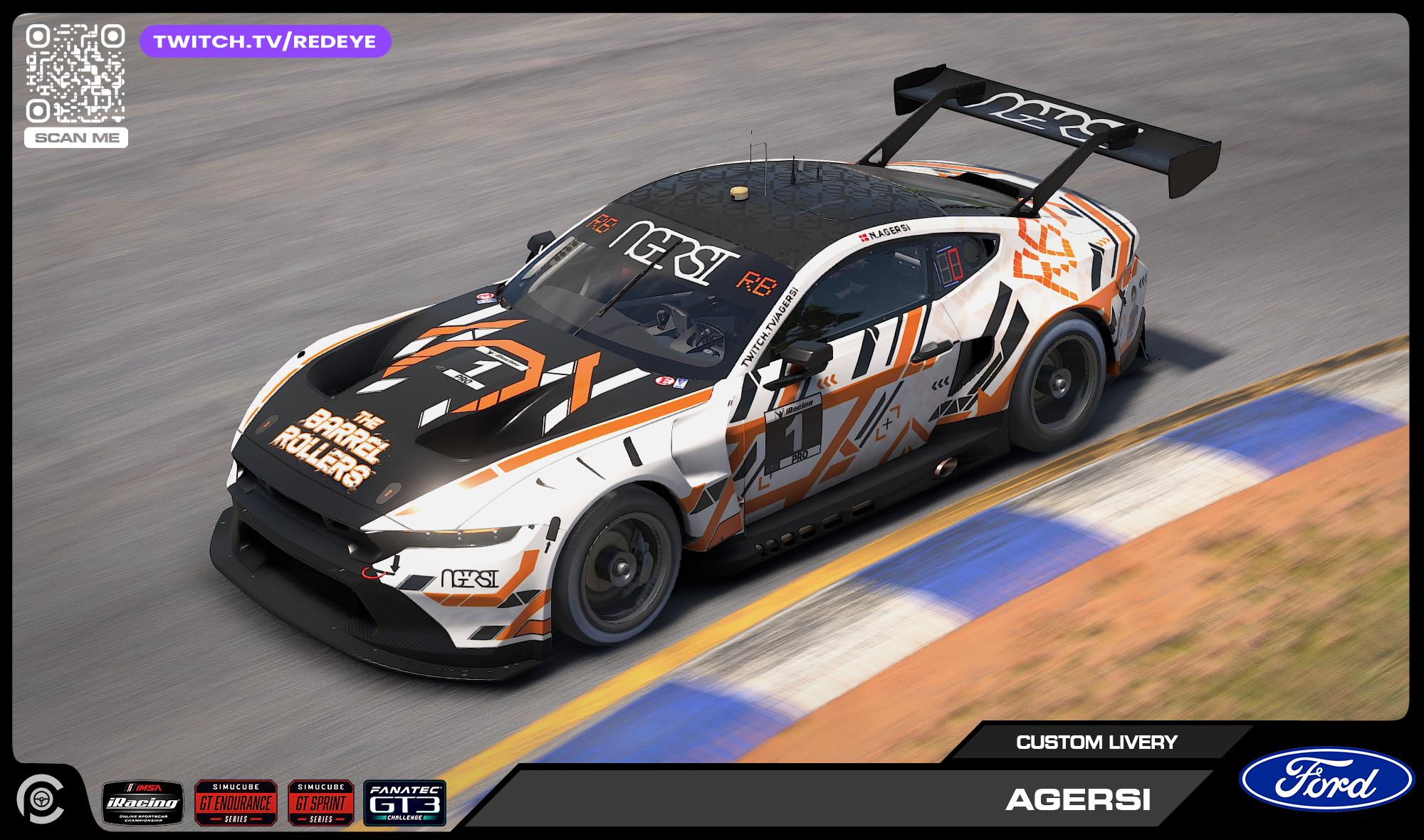
Task: Open the Fanatec GT3 Challenge badge
Action: click(404, 802)
